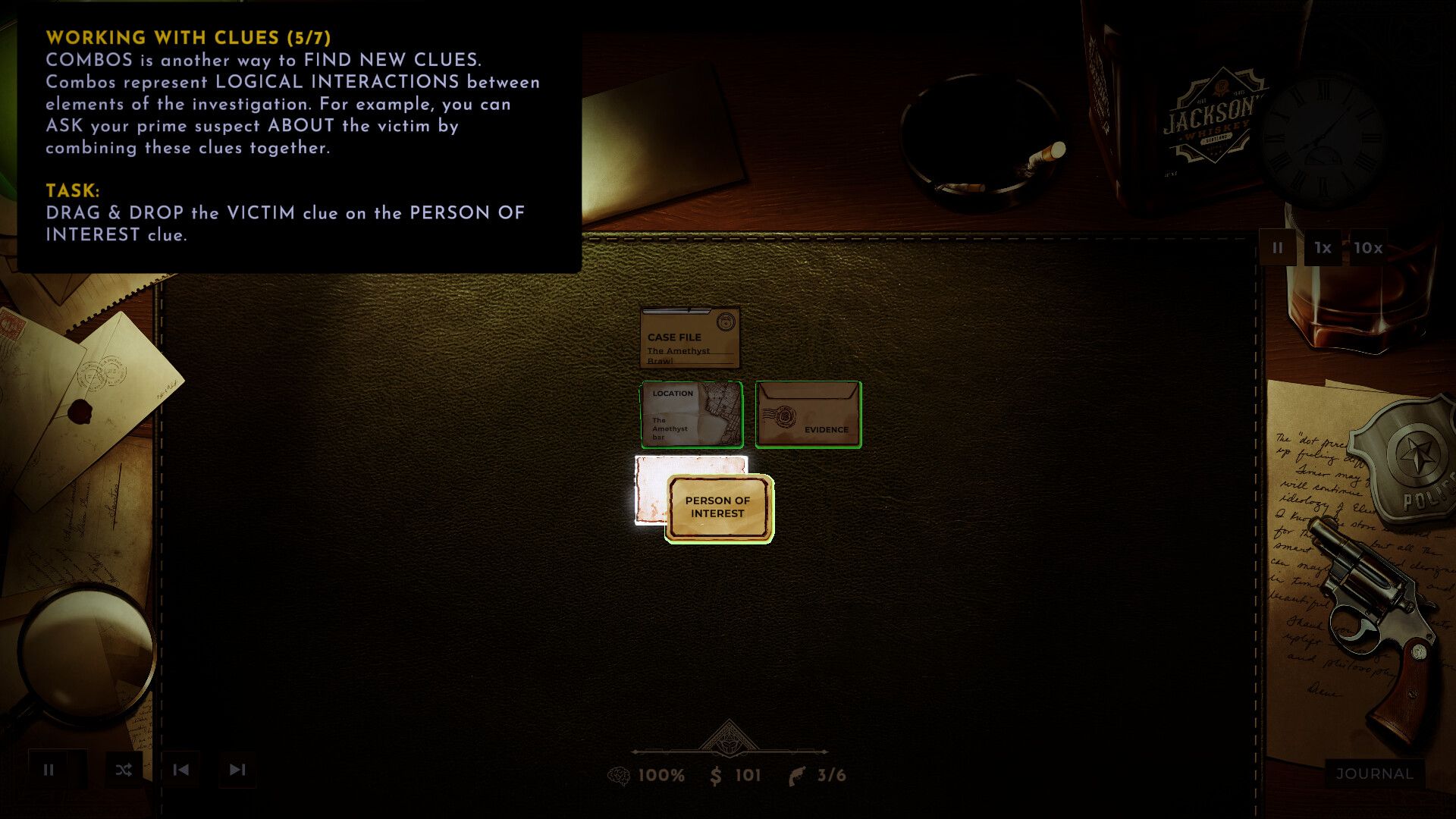Click the shuffle icon at bottom left
The width and height of the screenshot is (1456, 819).
click(x=122, y=770)
